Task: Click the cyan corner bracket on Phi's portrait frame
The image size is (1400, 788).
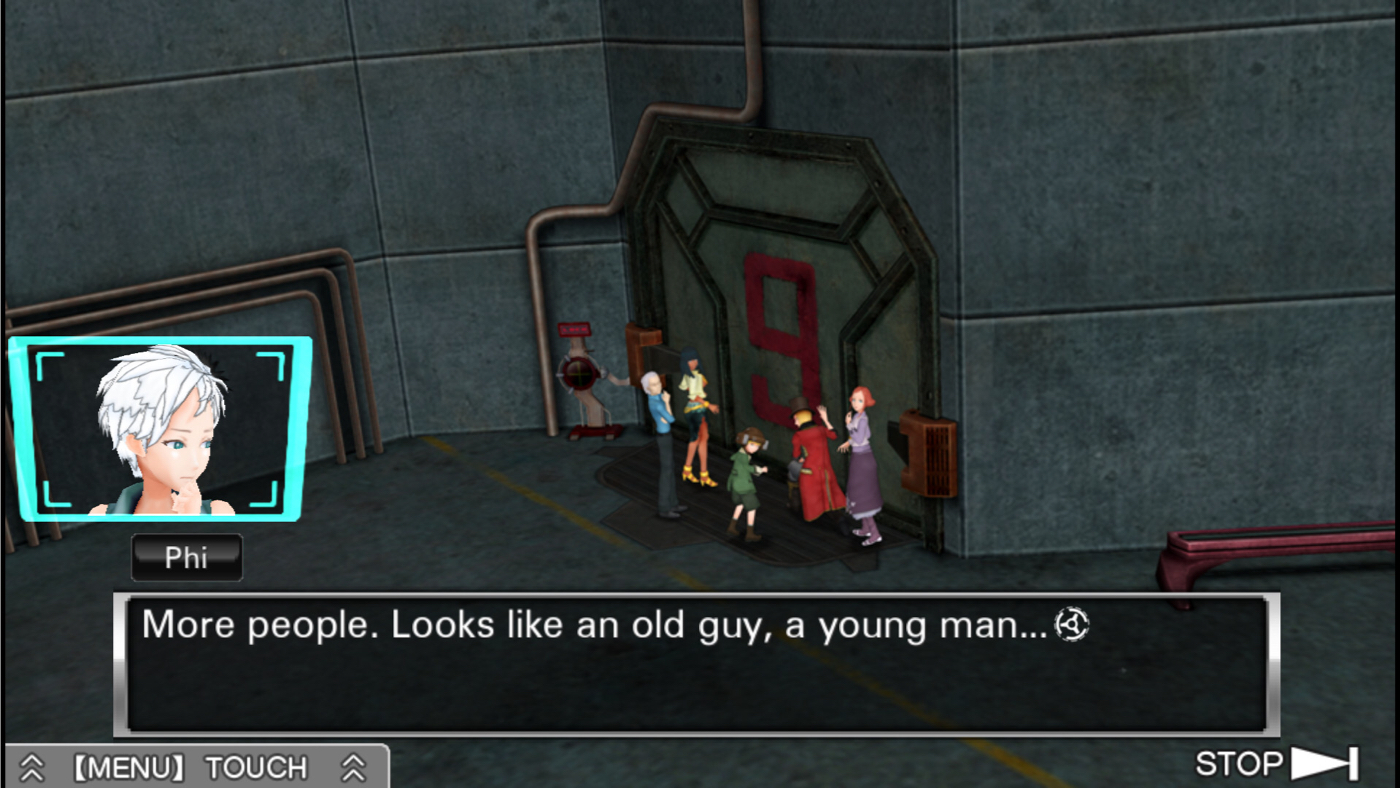Action: [x=40, y=355]
